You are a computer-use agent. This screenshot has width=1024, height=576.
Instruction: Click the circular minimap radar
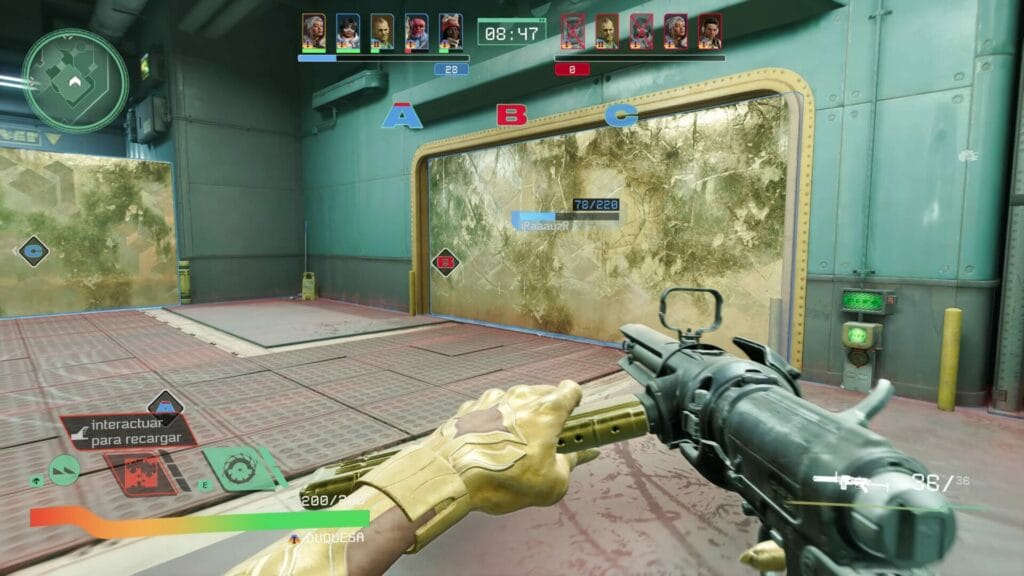click(75, 80)
